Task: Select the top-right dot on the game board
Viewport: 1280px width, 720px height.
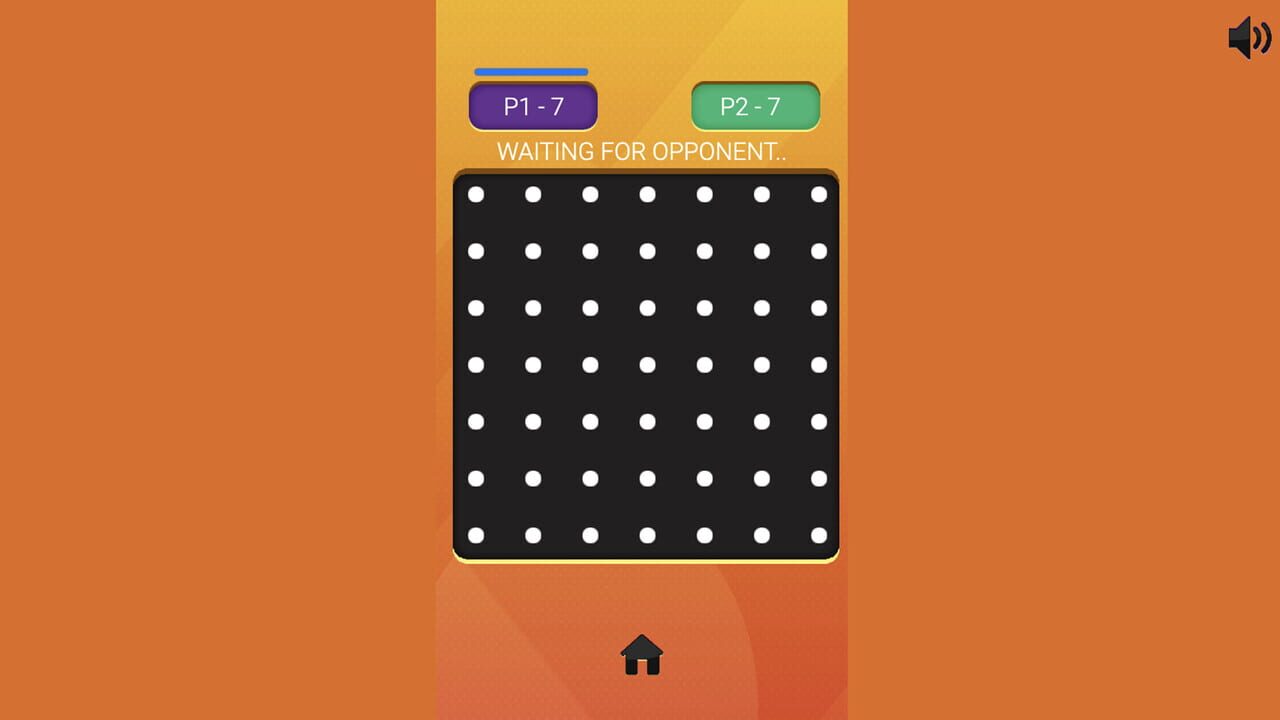Action: [820, 194]
